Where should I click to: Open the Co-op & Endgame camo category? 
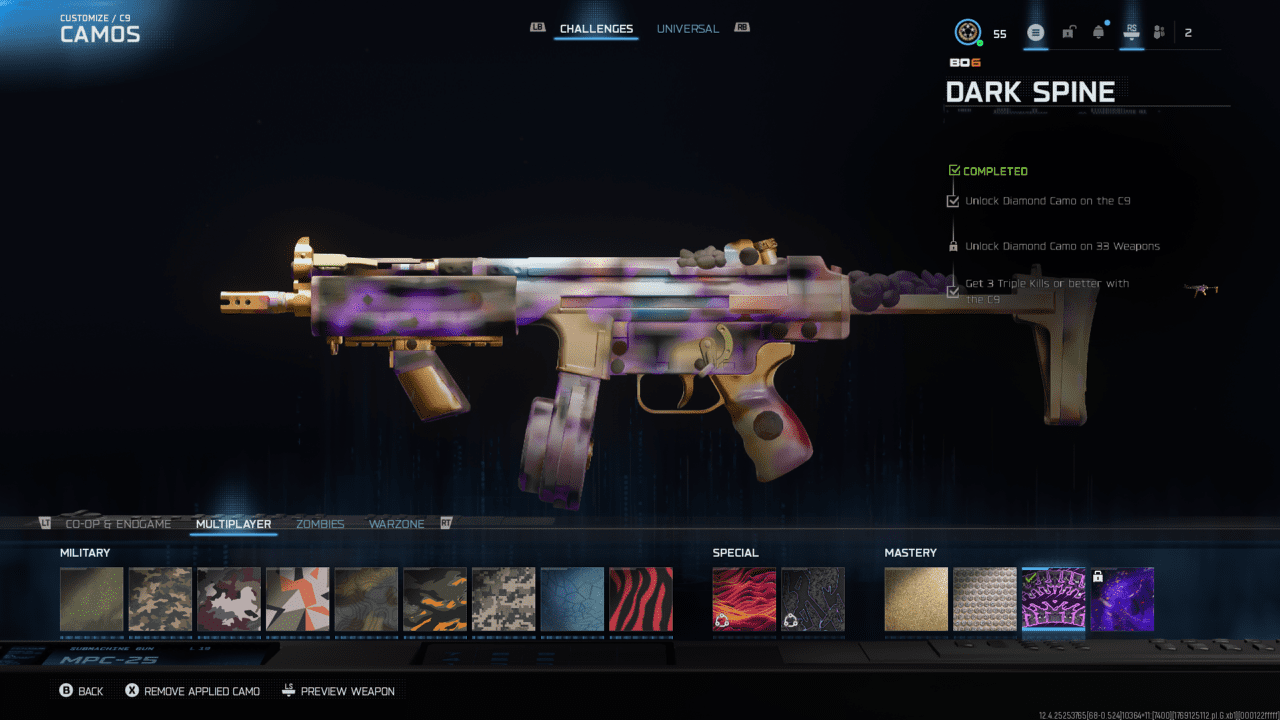coord(118,524)
